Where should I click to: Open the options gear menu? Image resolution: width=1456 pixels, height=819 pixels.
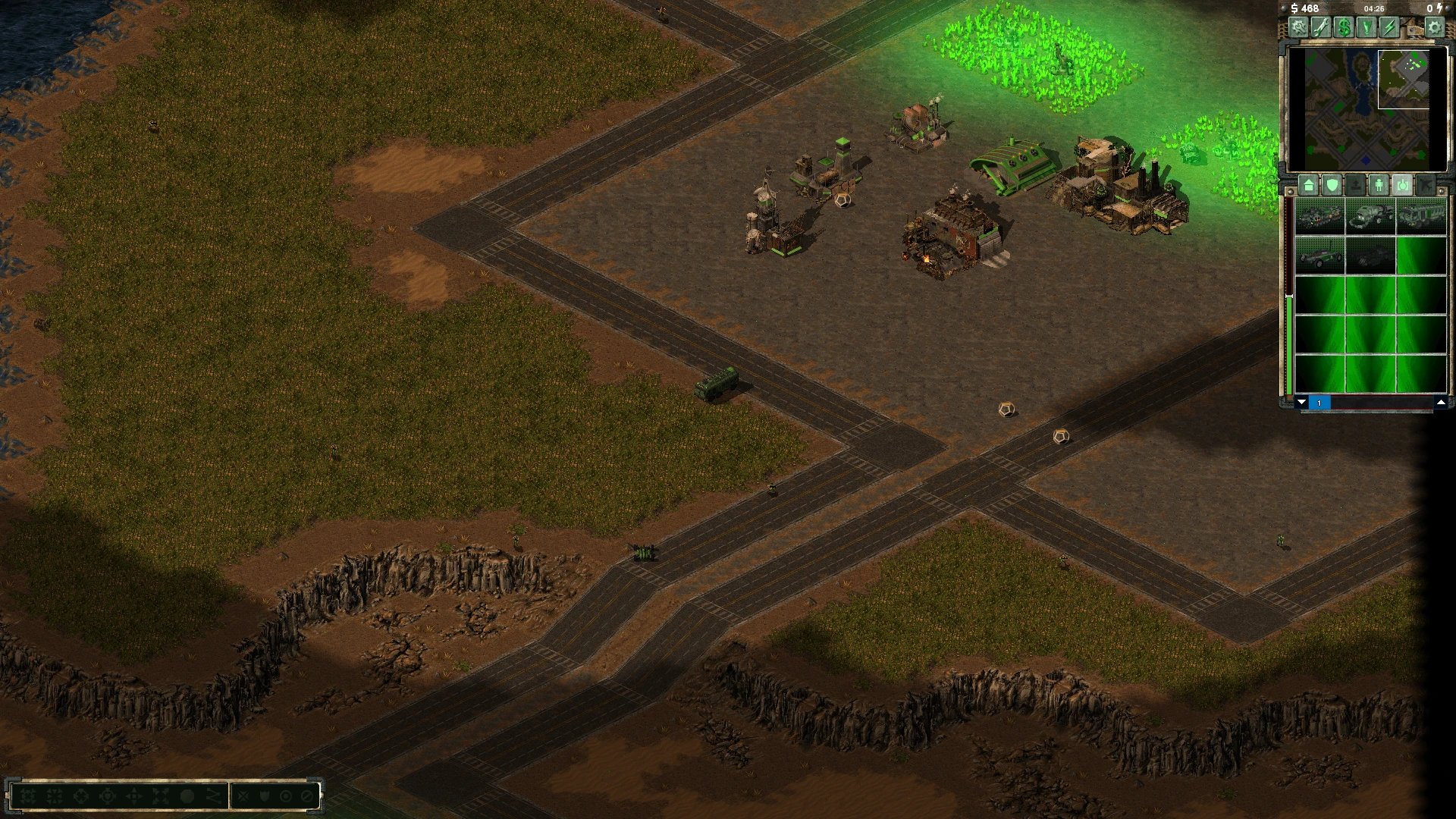coord(1434,27)
